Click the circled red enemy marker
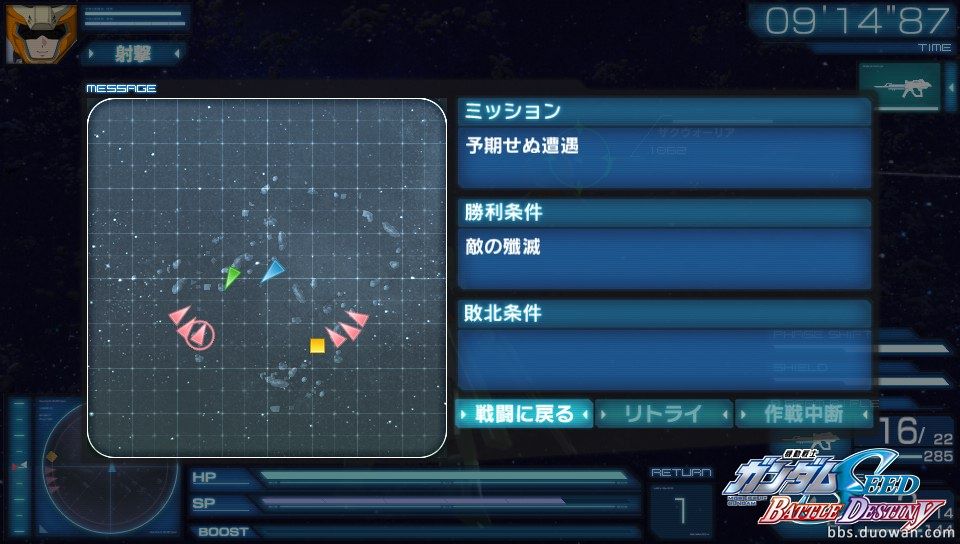Image resolution: width=960 pixels, height=544 pixels. coord(201,334)
